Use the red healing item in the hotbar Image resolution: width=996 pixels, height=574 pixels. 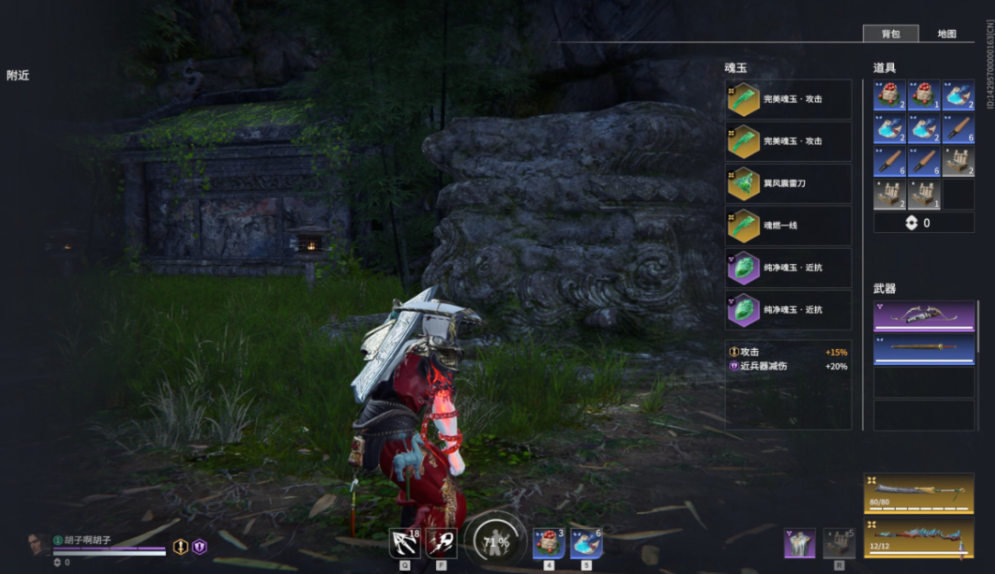[548, 543]
